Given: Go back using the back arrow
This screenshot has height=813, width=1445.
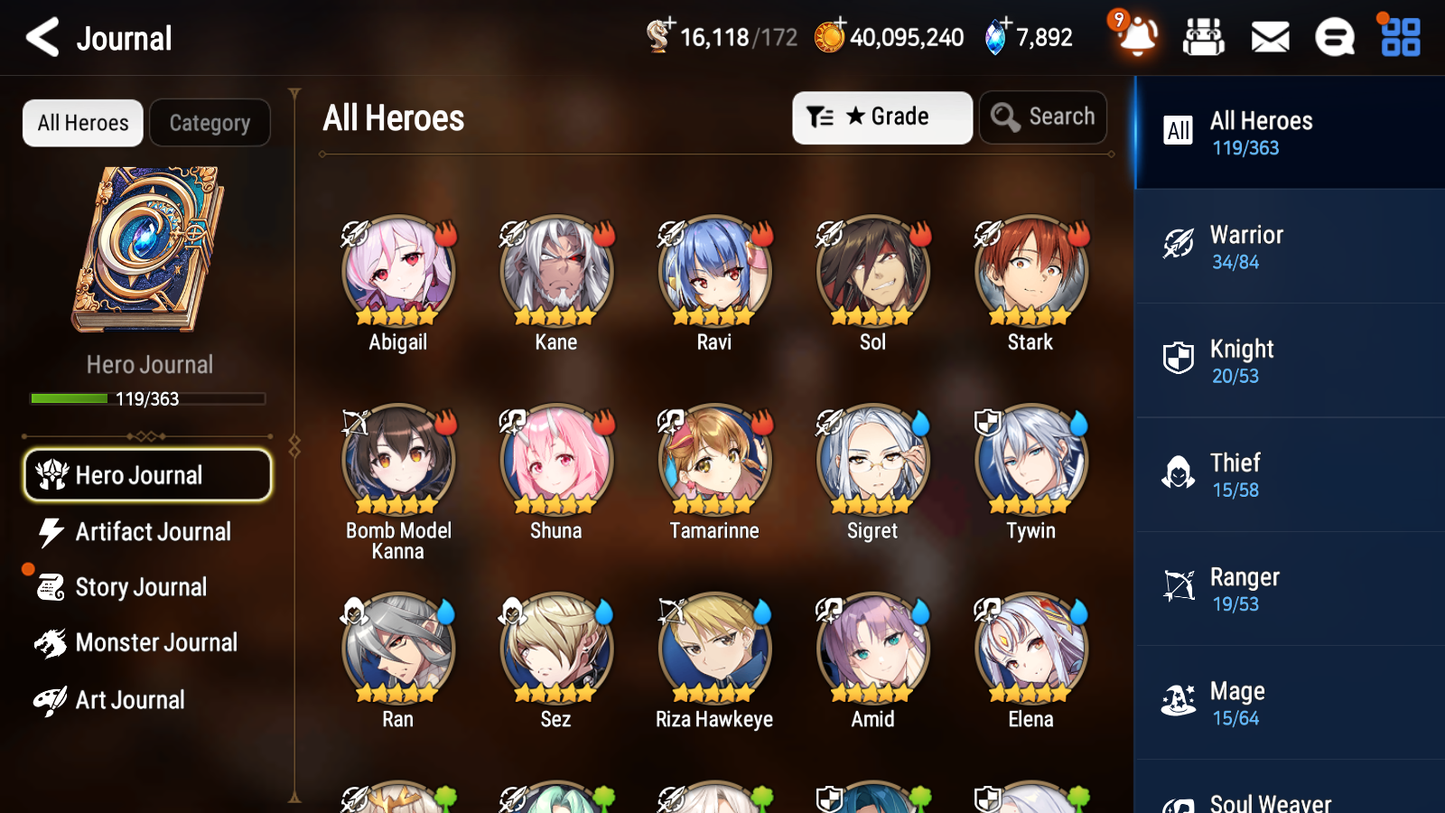Looking at the screenshot, I should pyautogui.click(x=42, y=36).
